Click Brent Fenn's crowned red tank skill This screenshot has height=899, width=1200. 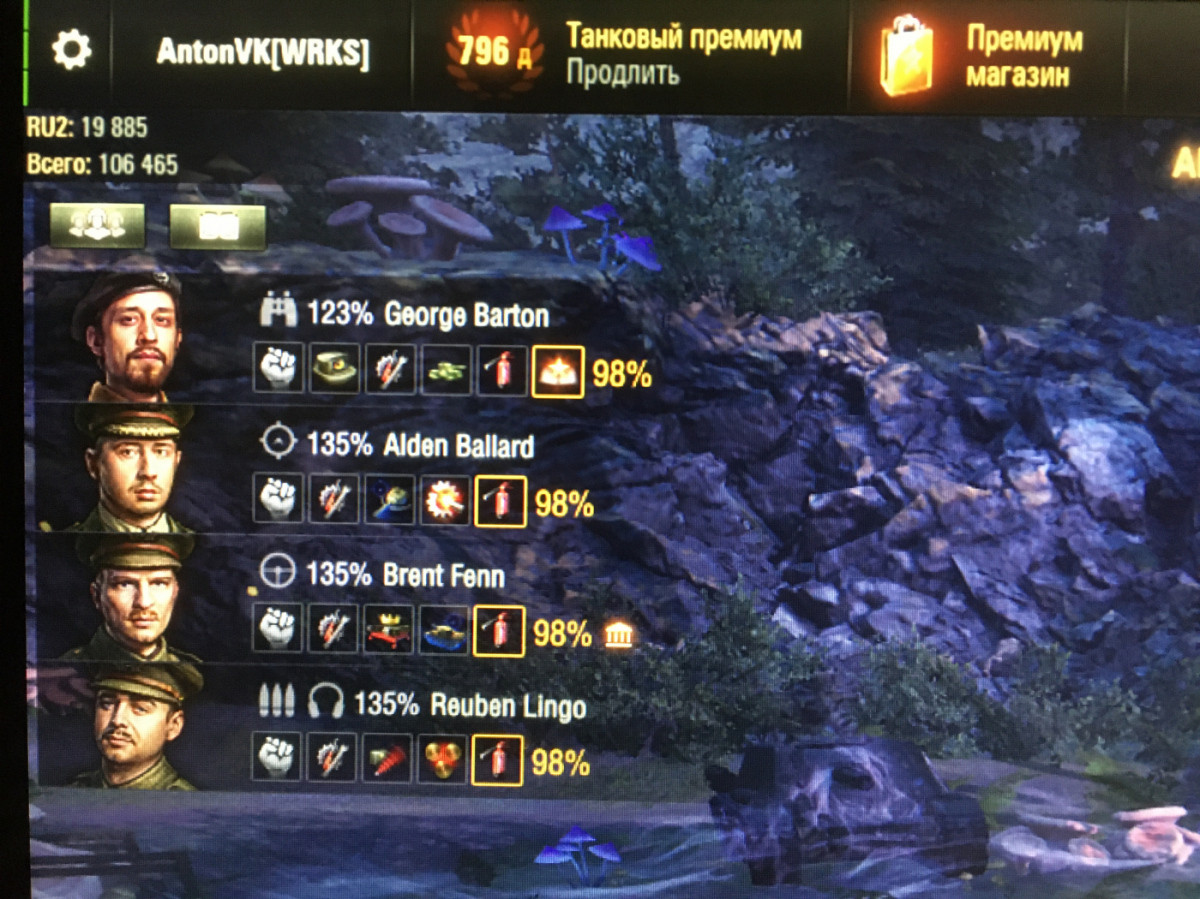pos(388,630)
